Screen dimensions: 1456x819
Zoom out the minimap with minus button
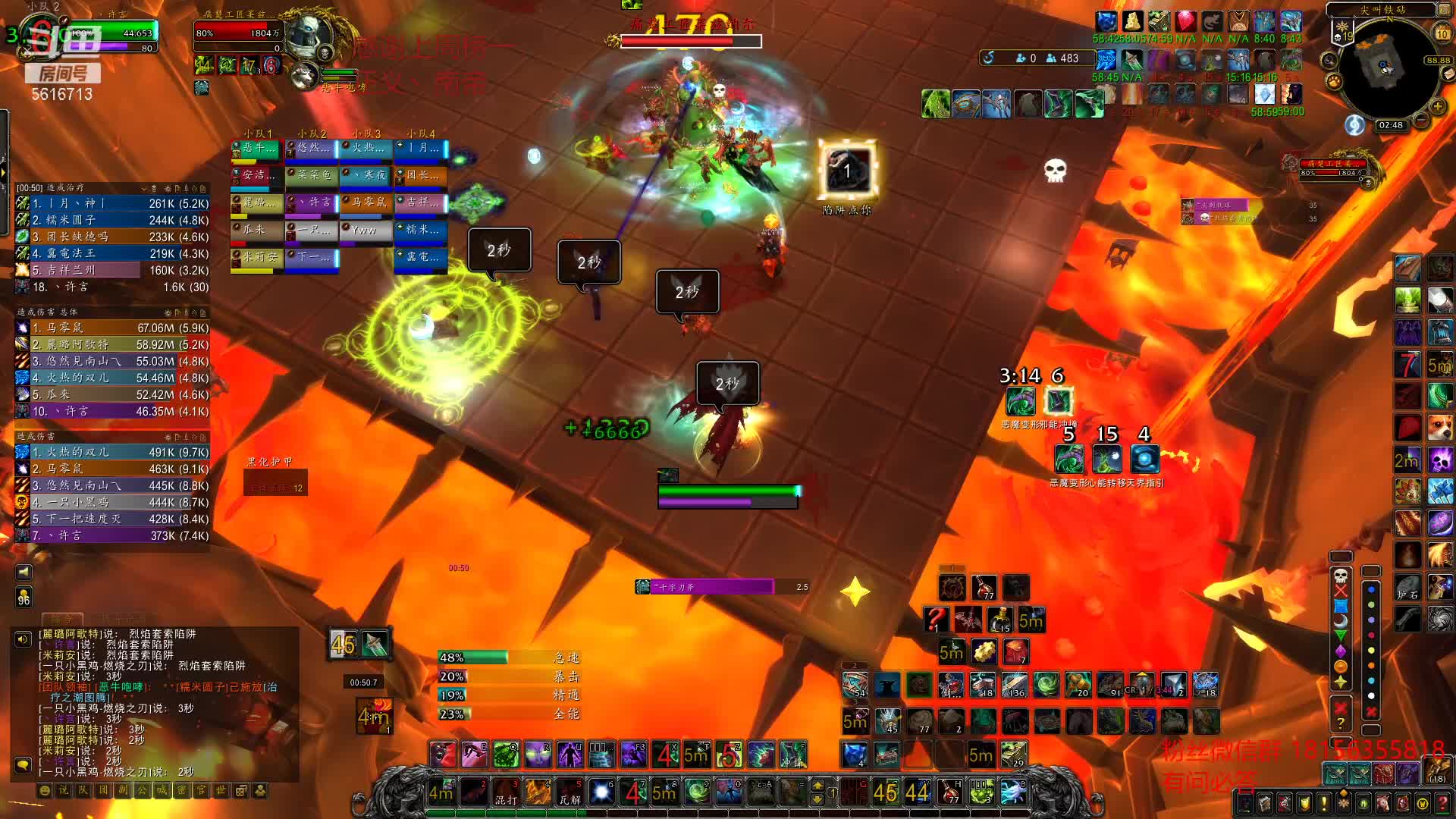coord(1420,120)
